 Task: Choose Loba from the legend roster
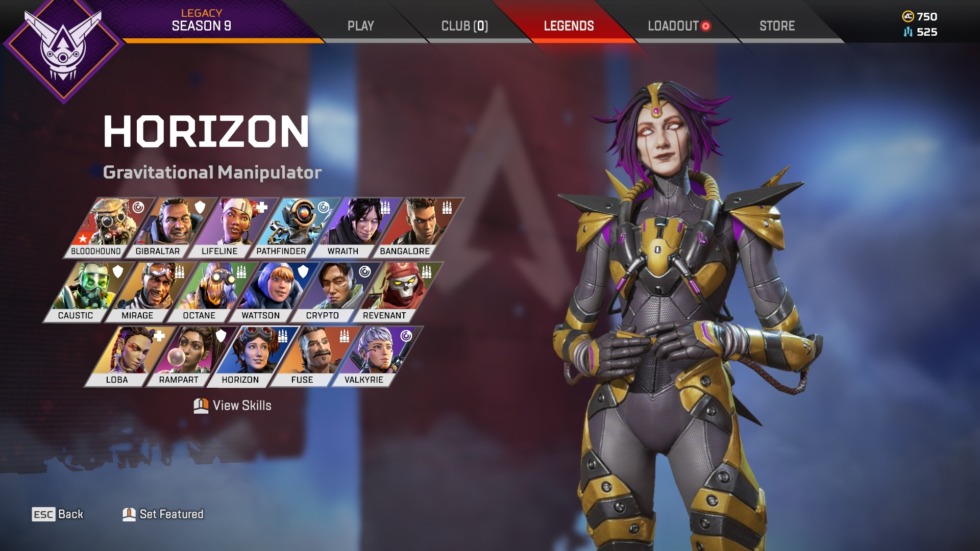click(x=122, y=355)
